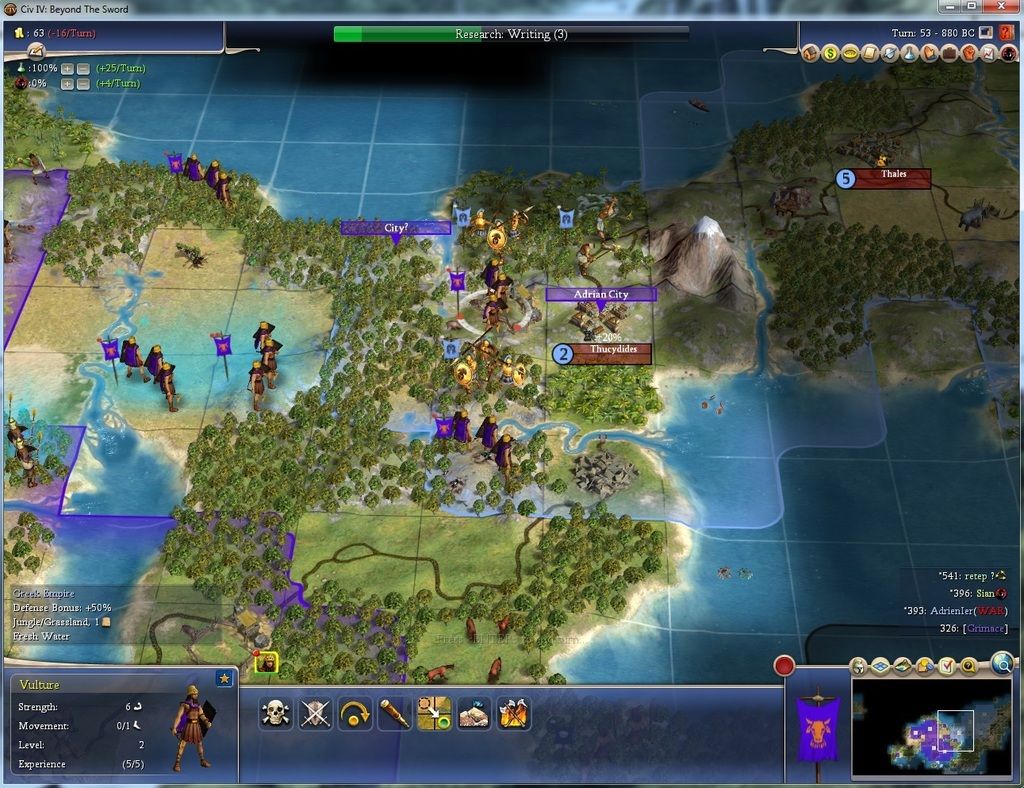Open the Domestic Advisor house icon

coord(810,53)
